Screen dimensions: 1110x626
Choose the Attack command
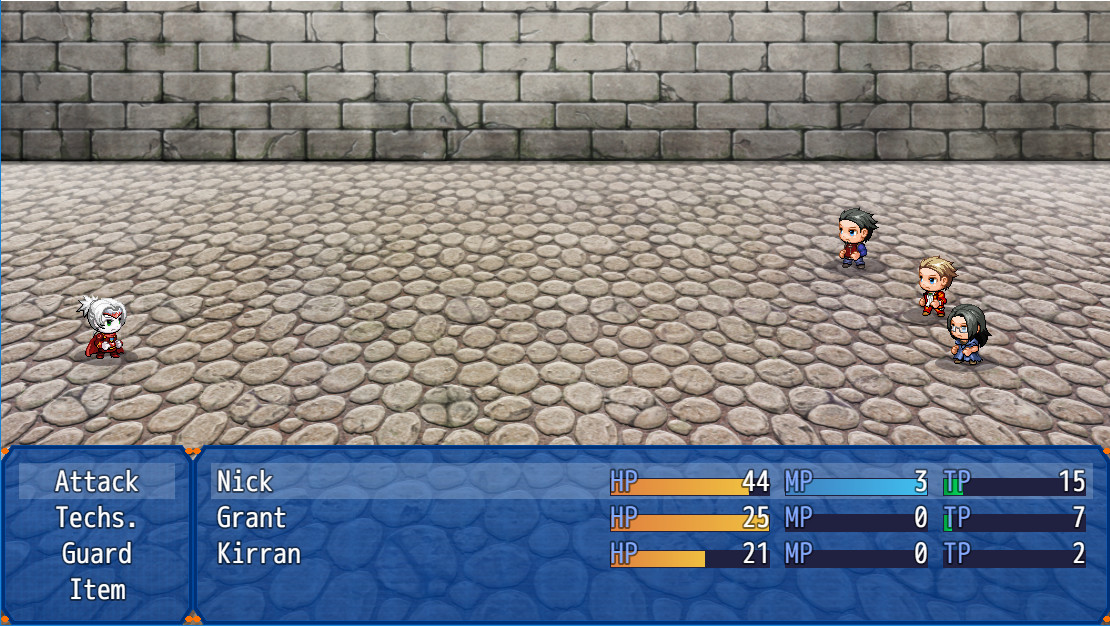[97, 482]
